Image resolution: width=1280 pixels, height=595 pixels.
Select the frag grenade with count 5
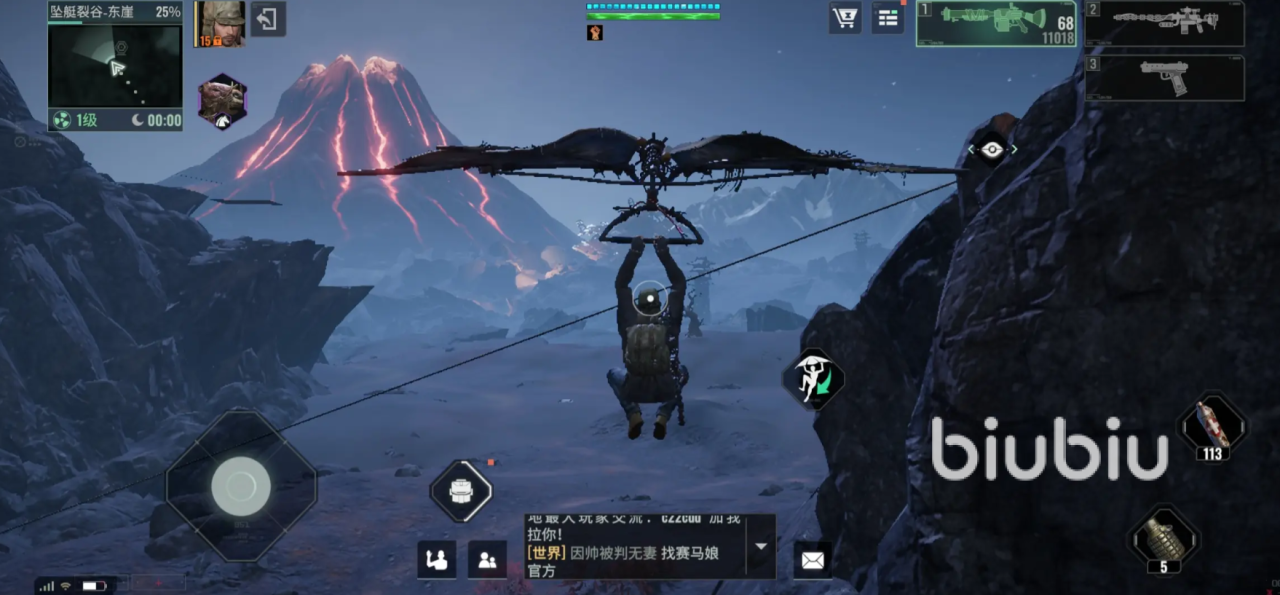tap(1163, 538)
